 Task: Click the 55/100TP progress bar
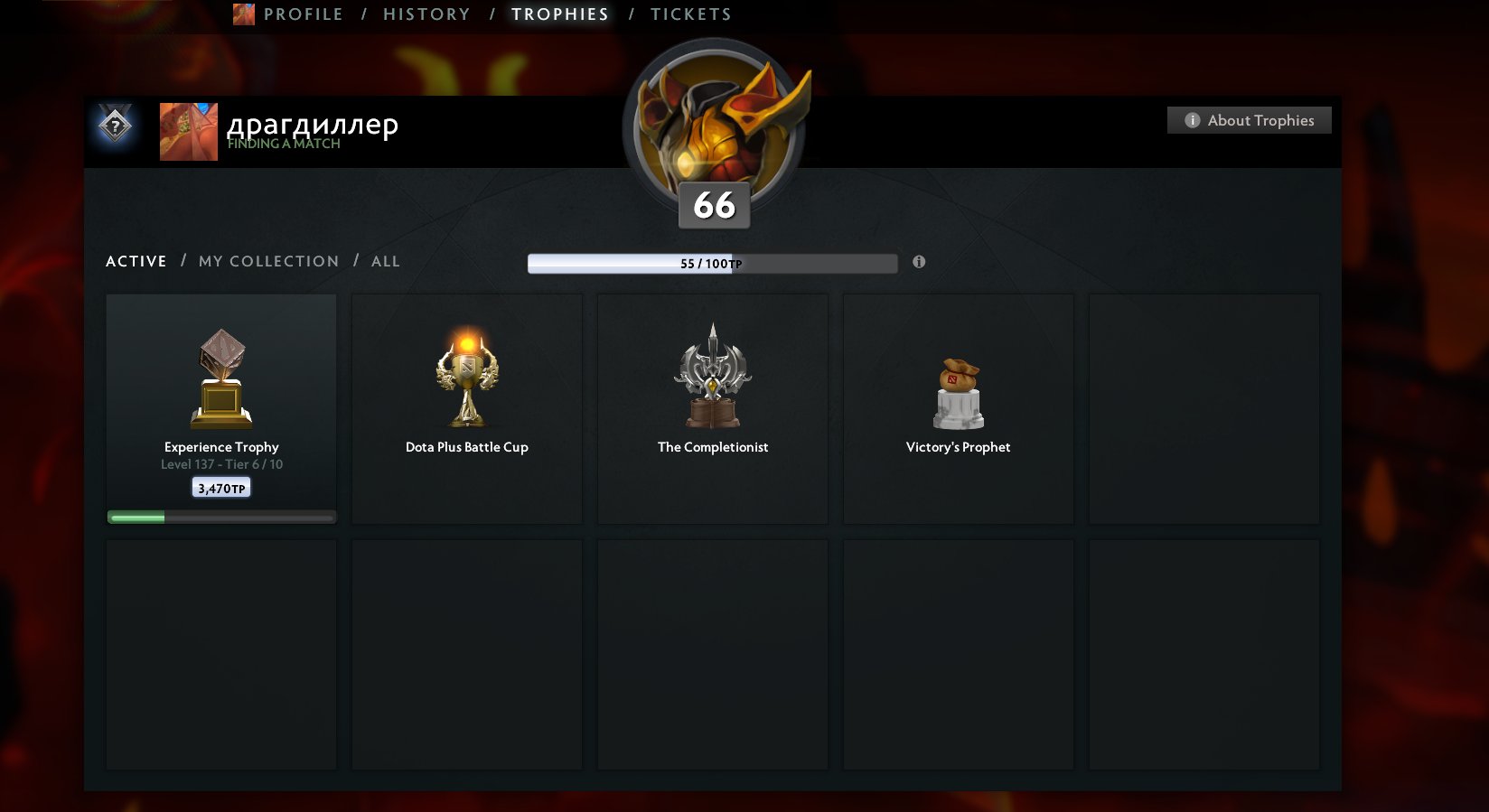[712, 262]
